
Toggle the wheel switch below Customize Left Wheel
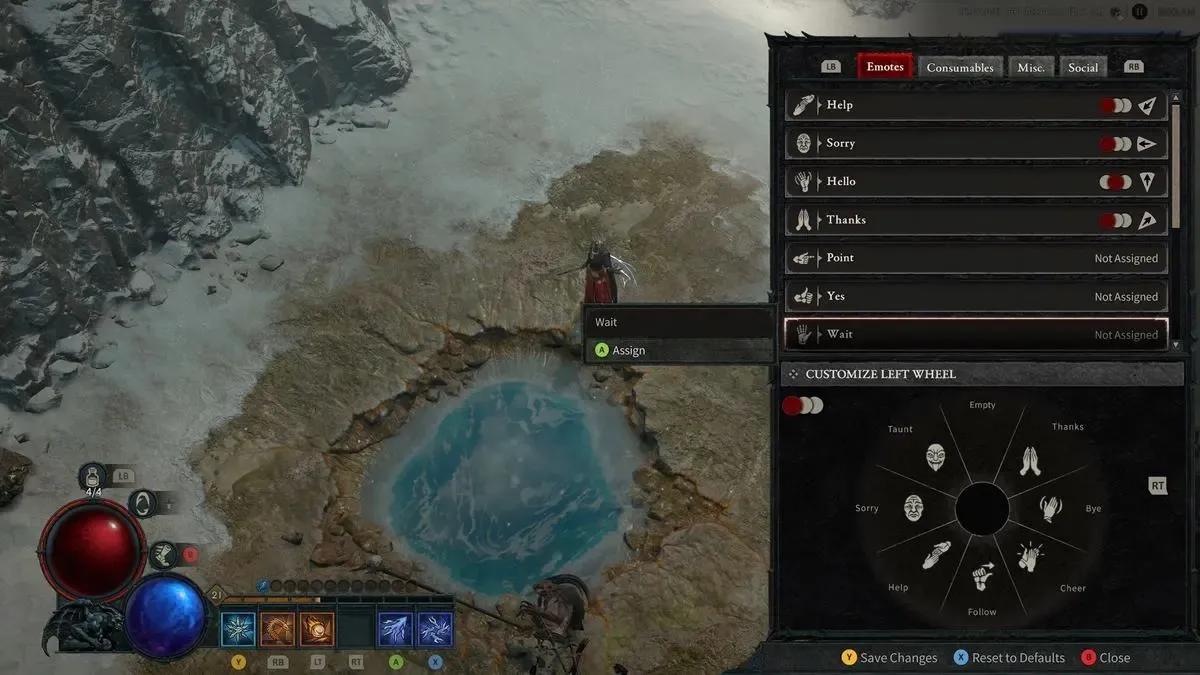tap(802, 405)
